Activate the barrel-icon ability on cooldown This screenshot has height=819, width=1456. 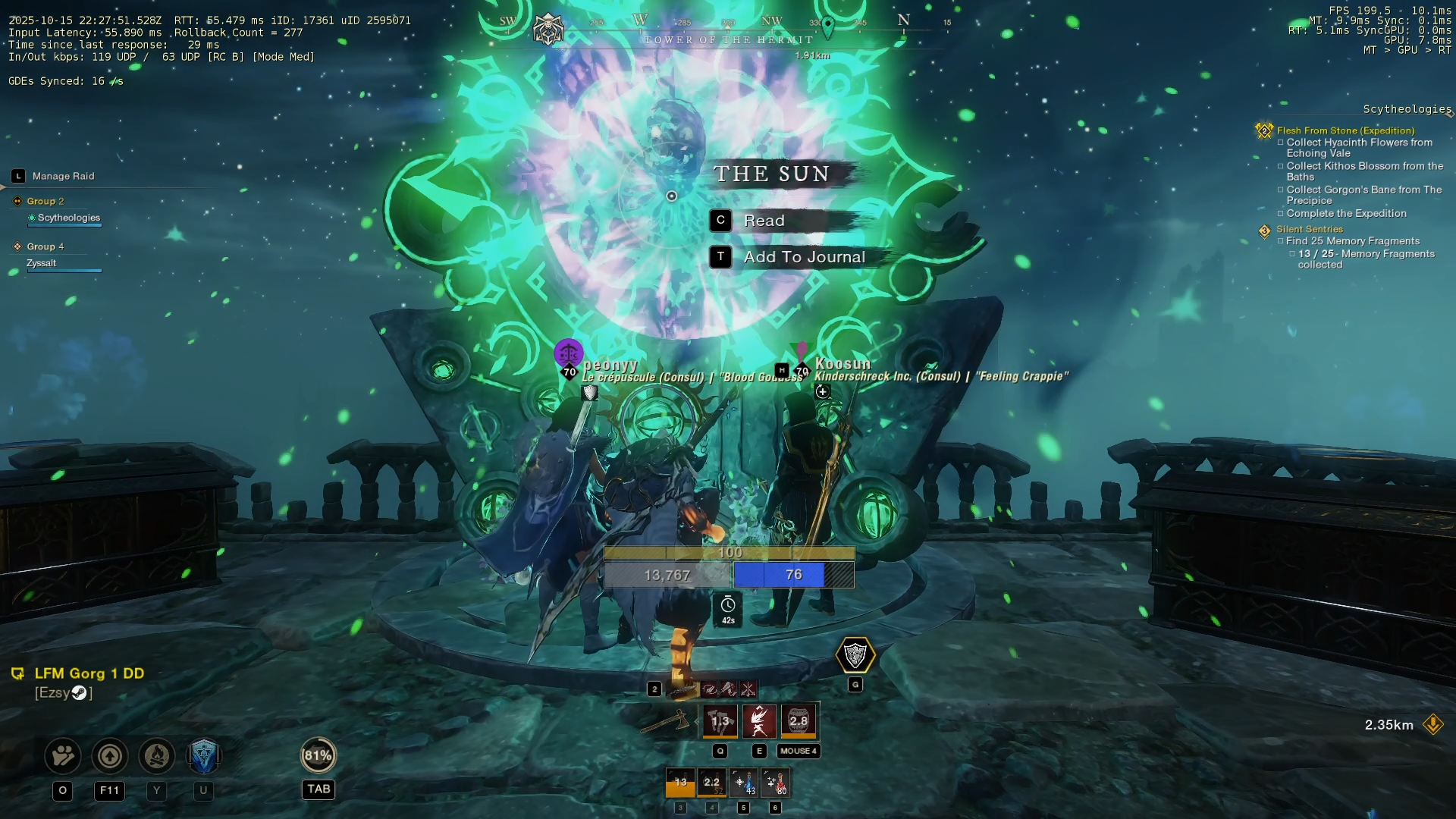coord(799,720)
